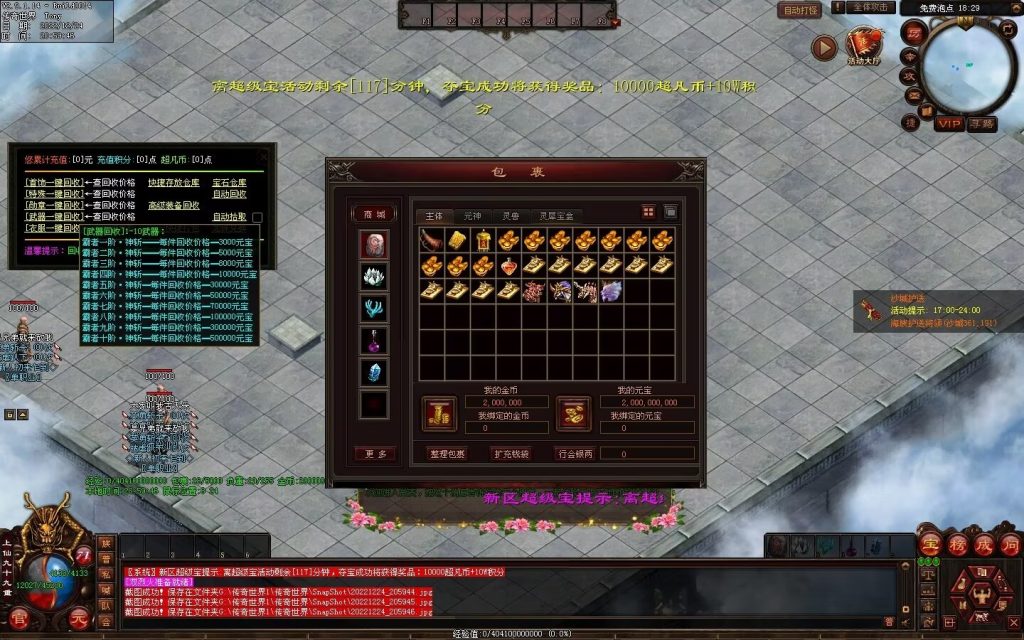Open the 灵犀宝盒 tab
Image resolution: width=1024 pixels, height=640 pixels.
[556, 215]
